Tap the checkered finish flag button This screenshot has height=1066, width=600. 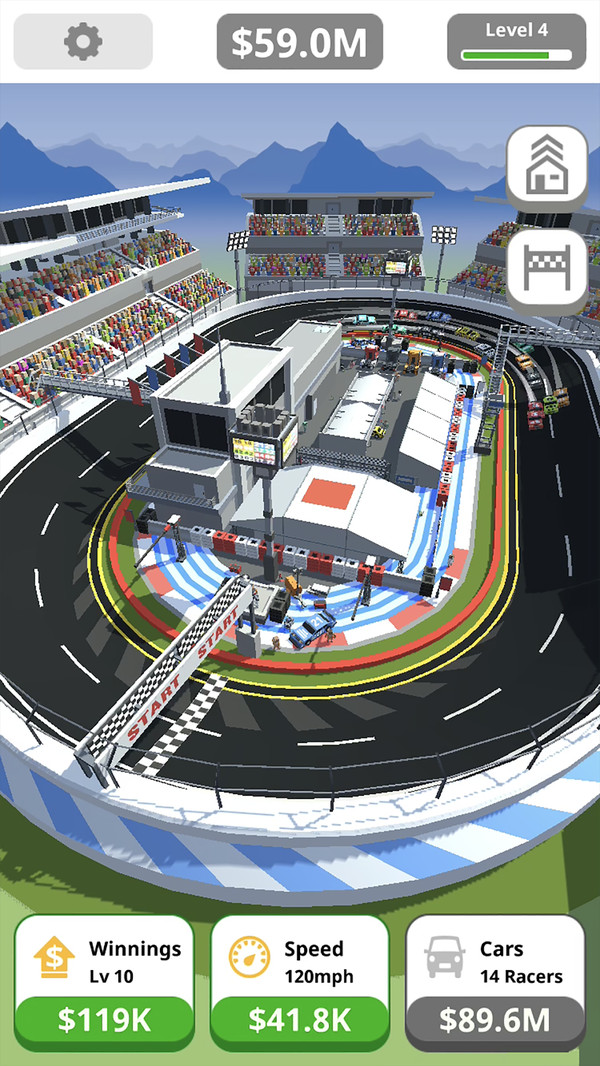point(547,269)
